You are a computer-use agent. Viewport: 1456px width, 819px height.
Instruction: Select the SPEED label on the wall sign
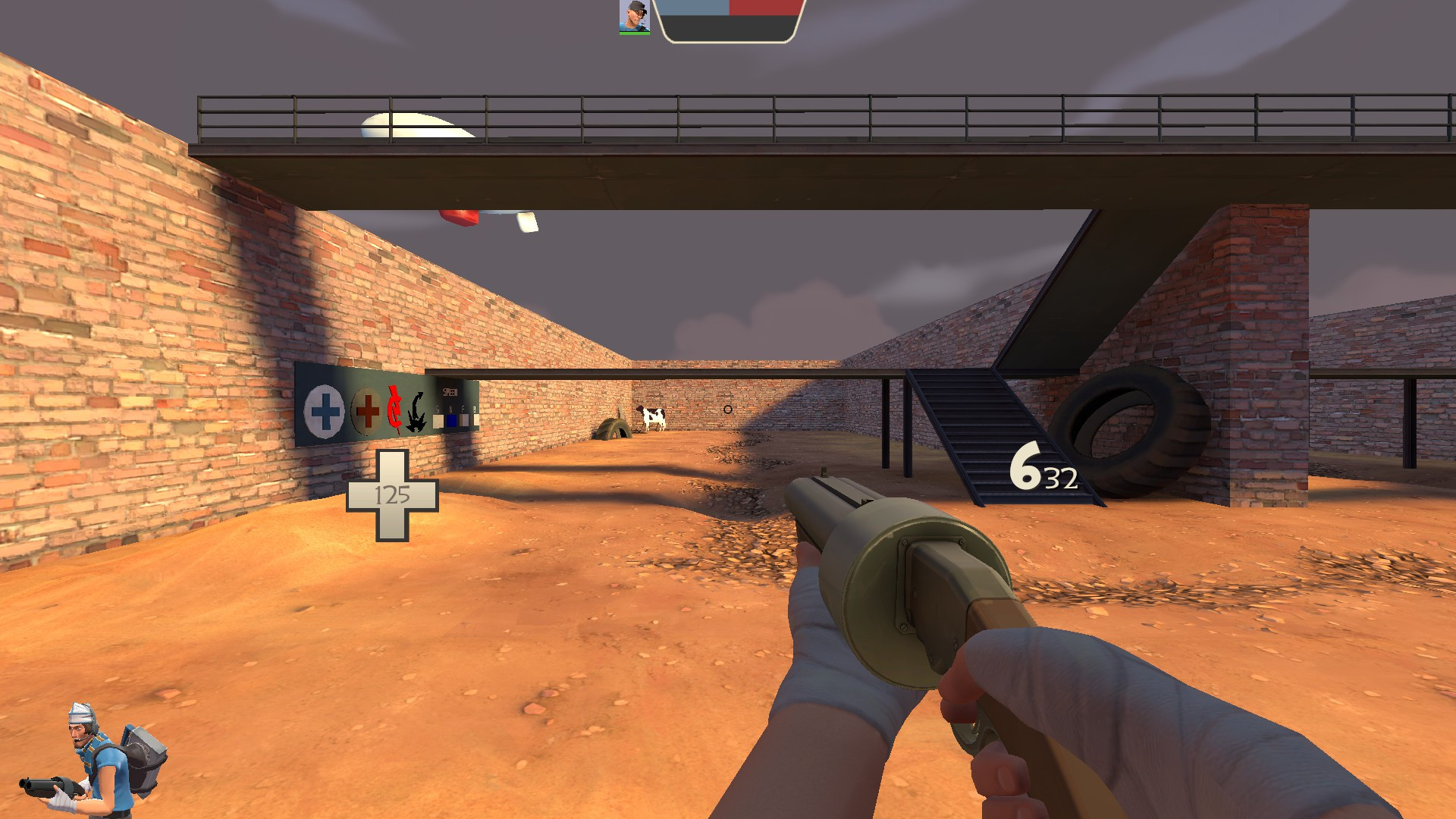click(450, 392)
